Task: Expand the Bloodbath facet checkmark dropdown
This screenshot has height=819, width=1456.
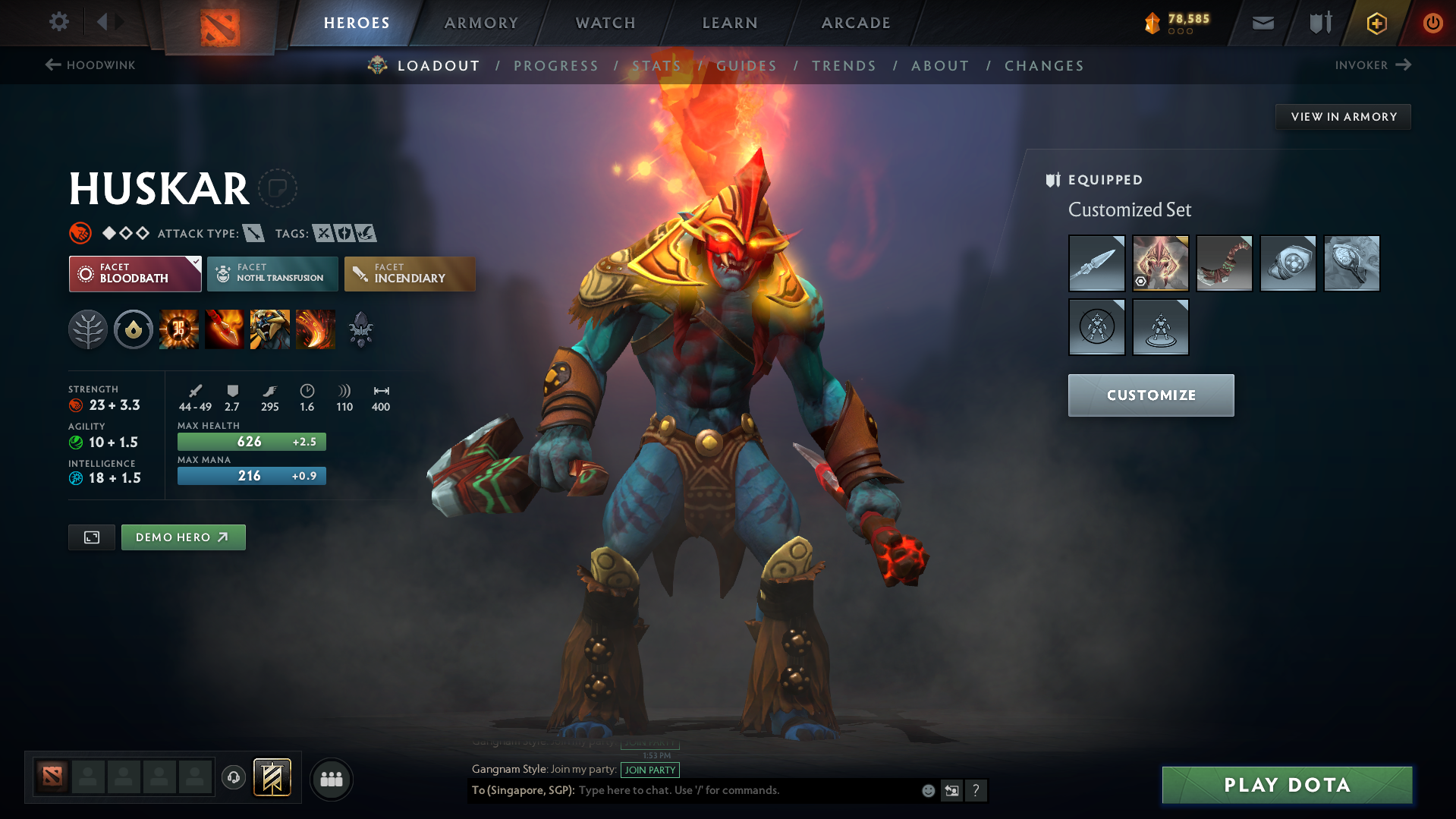Action: pyautogui.click(x=196, y=261)
